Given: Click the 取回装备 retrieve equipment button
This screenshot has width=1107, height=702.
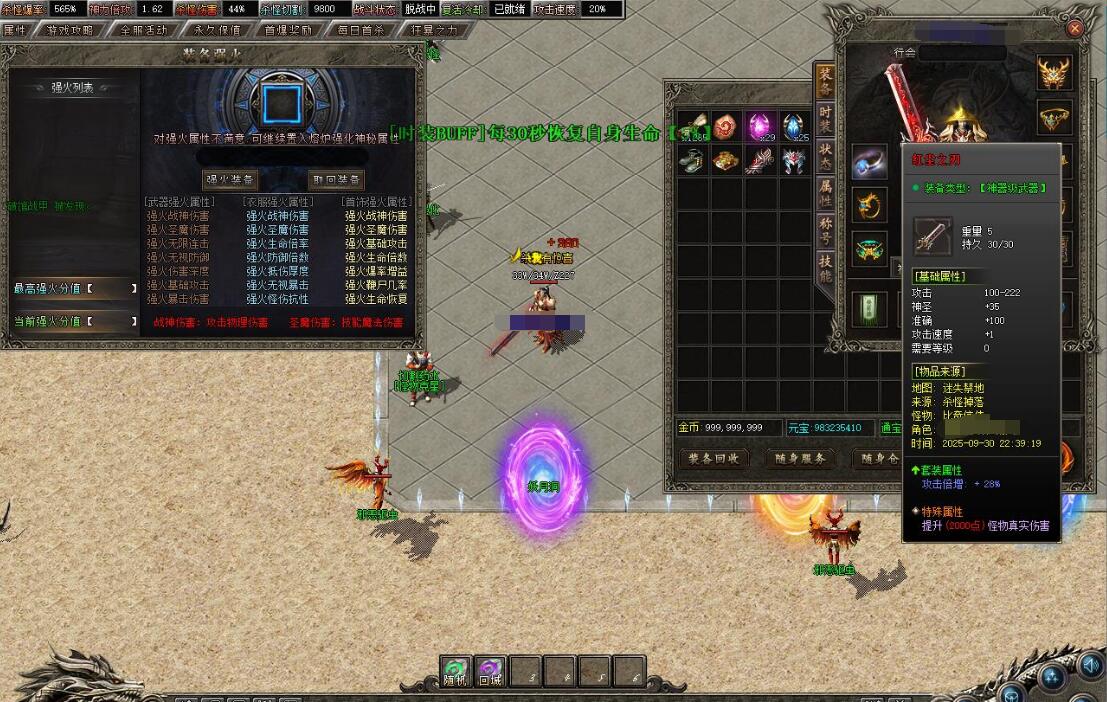Looking at the screenshot, I should click(x=336, y=180).
